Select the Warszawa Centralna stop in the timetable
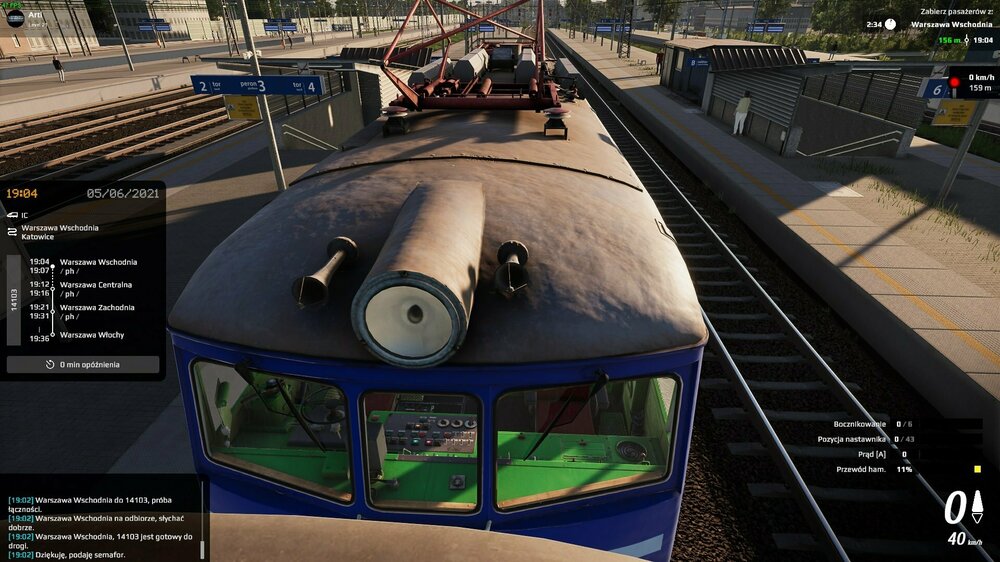This screenshot has height=562, width=1000. [97, 285]
